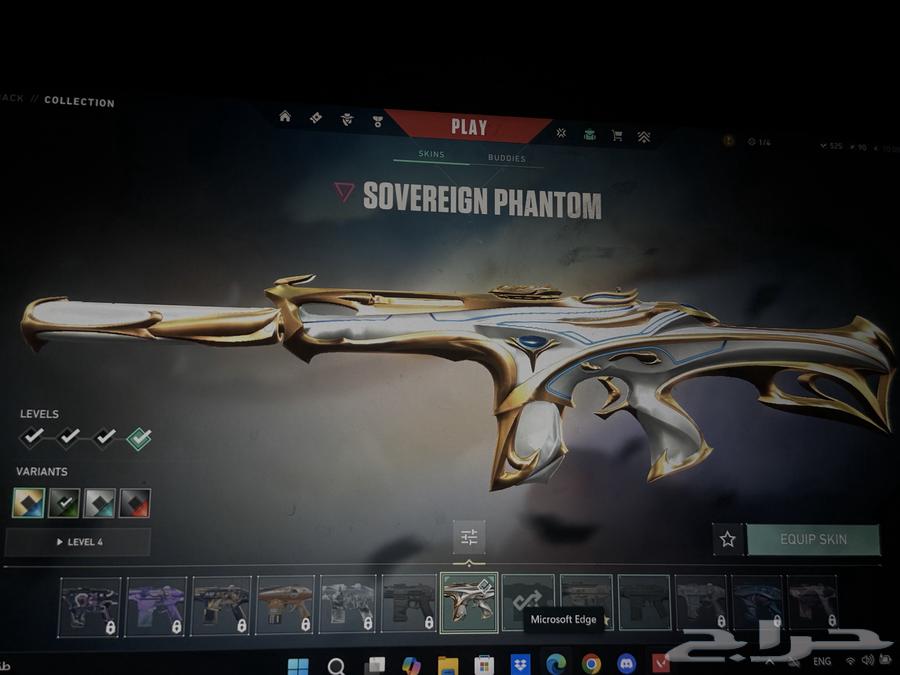Choose the red and black variant swatch

pos(135,502)
